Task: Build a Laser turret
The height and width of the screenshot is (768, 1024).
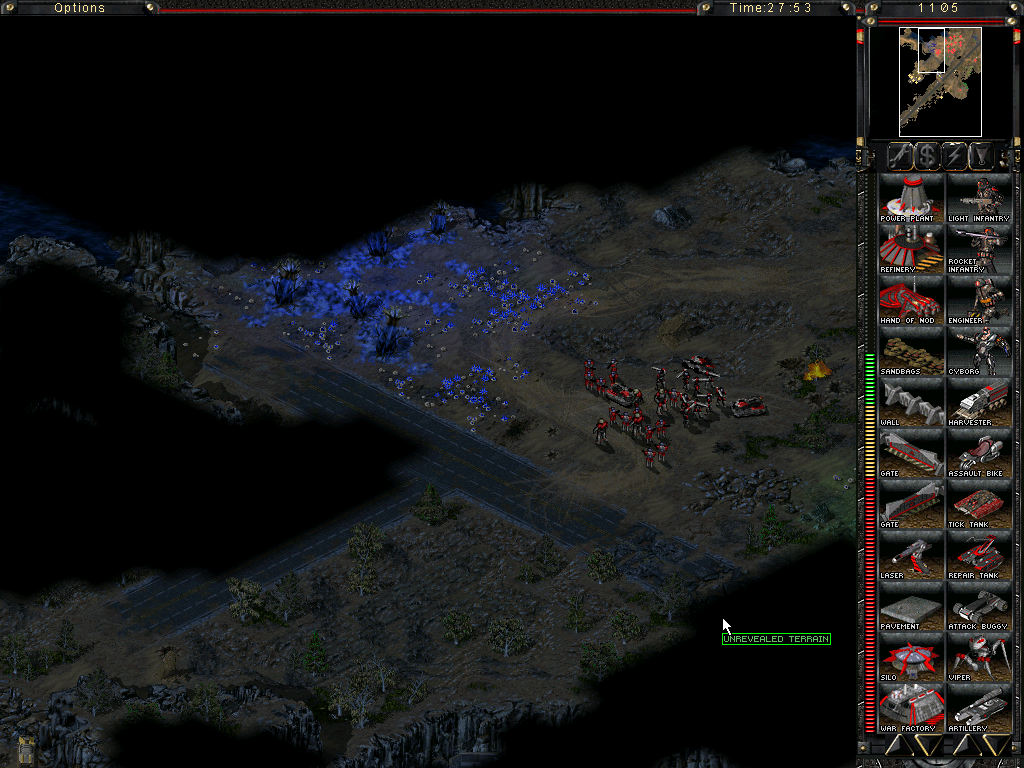Action: click(911, 555)
